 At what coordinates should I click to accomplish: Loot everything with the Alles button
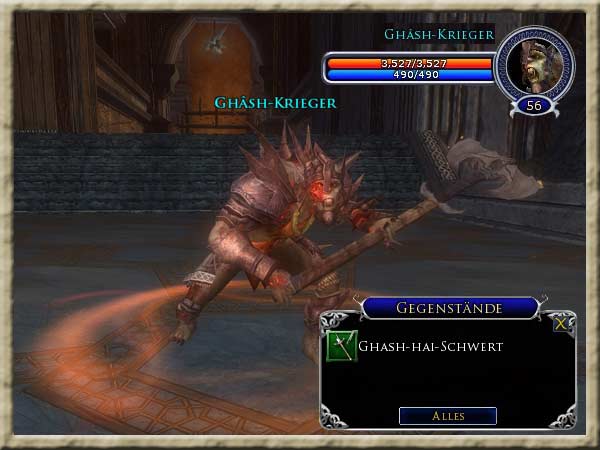click(447, 415)
